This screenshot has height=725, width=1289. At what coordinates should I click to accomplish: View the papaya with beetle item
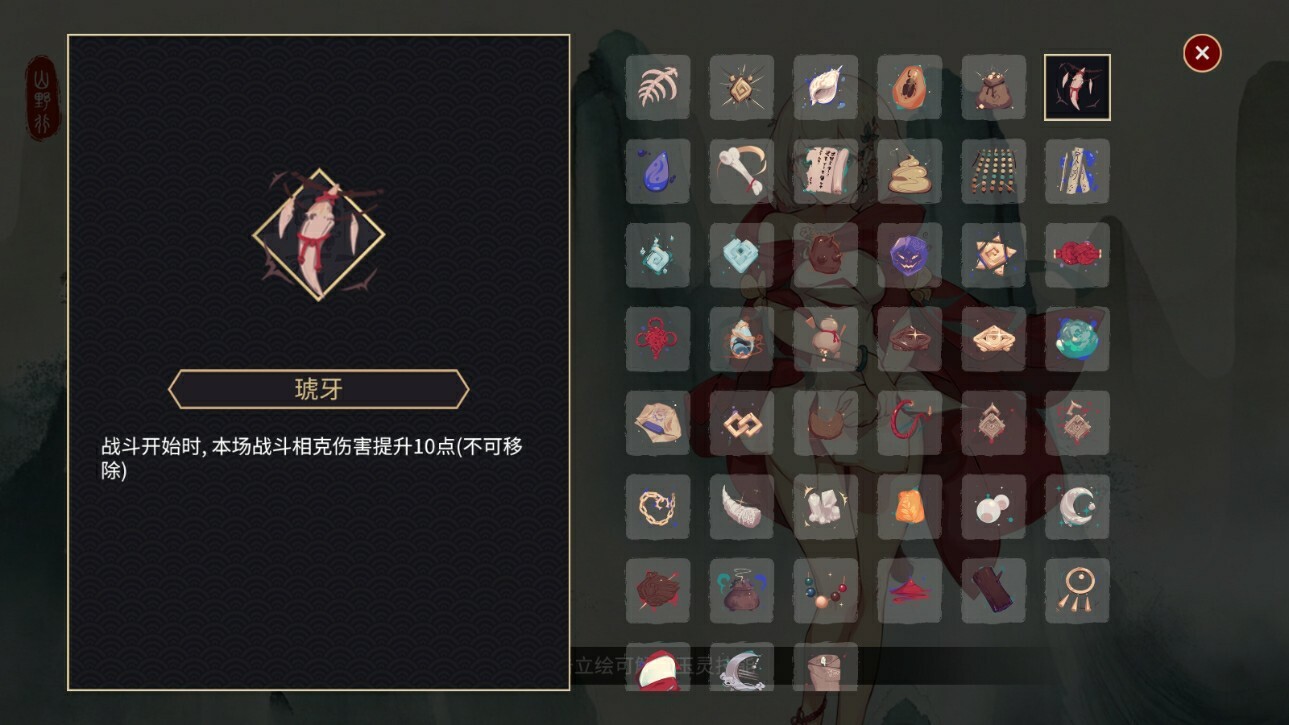[910, 87]
